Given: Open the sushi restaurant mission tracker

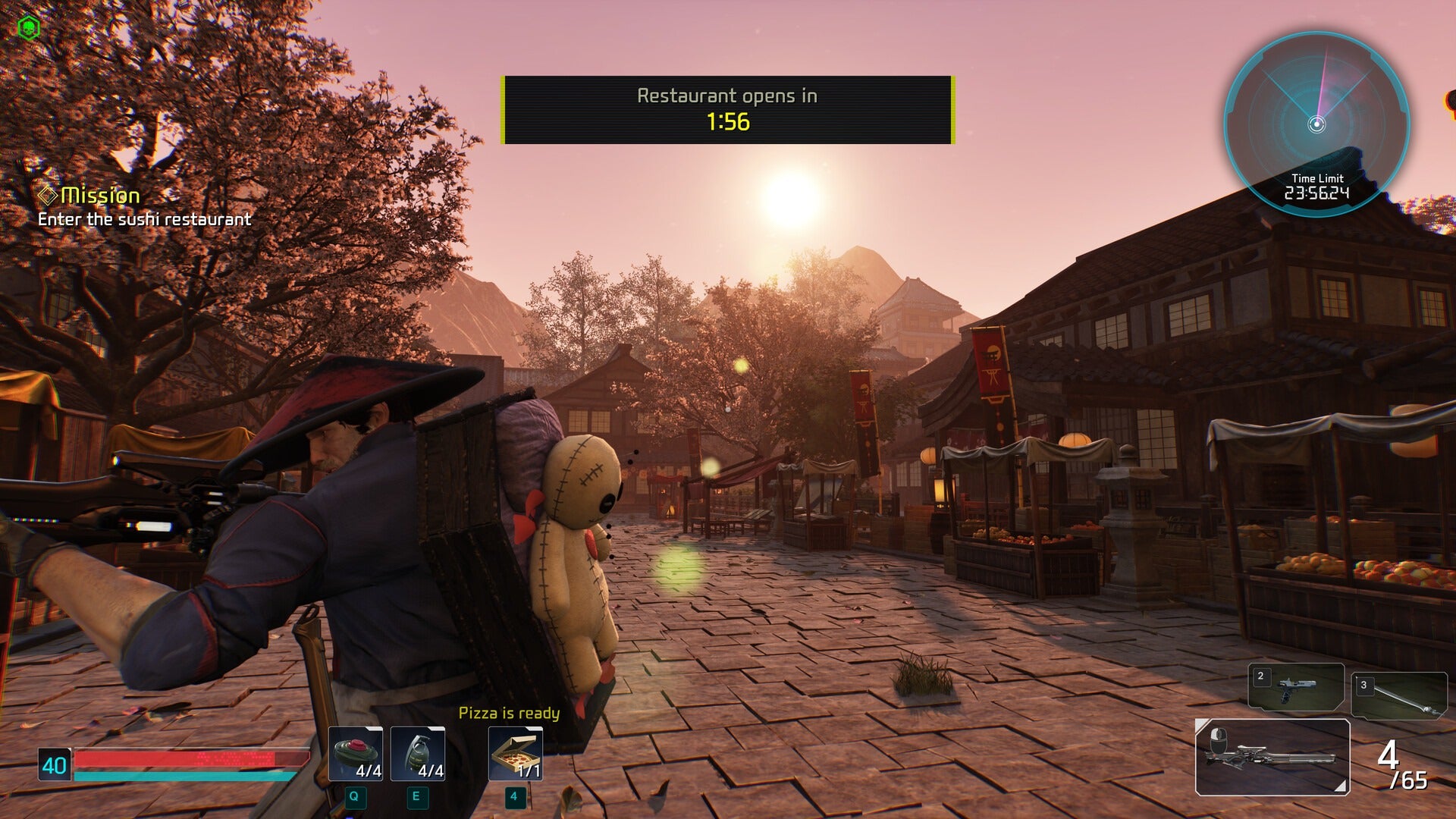Looking at the screenshot, I should 144,207.
